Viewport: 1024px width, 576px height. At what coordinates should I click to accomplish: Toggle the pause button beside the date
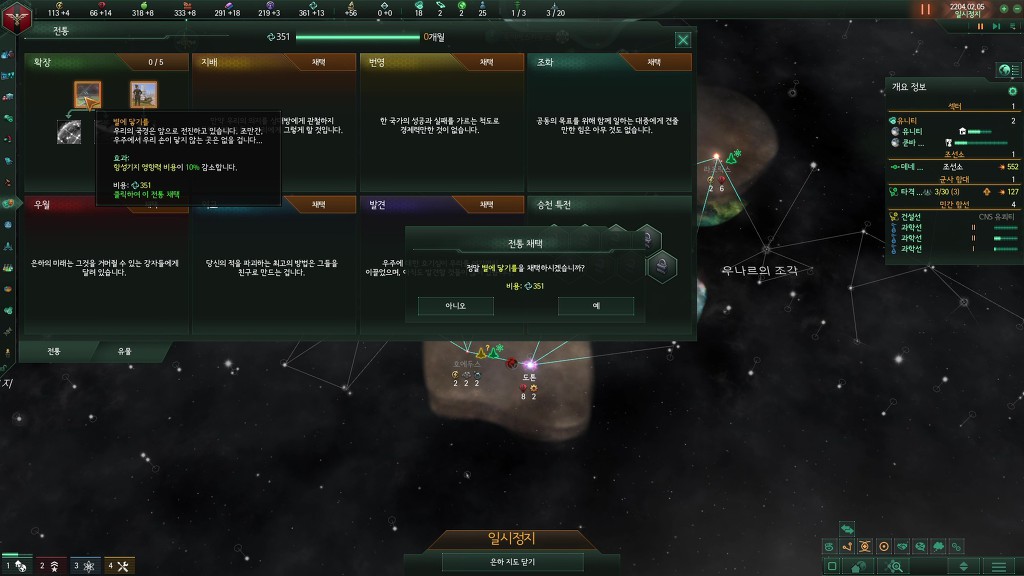(x=925, y=9)
